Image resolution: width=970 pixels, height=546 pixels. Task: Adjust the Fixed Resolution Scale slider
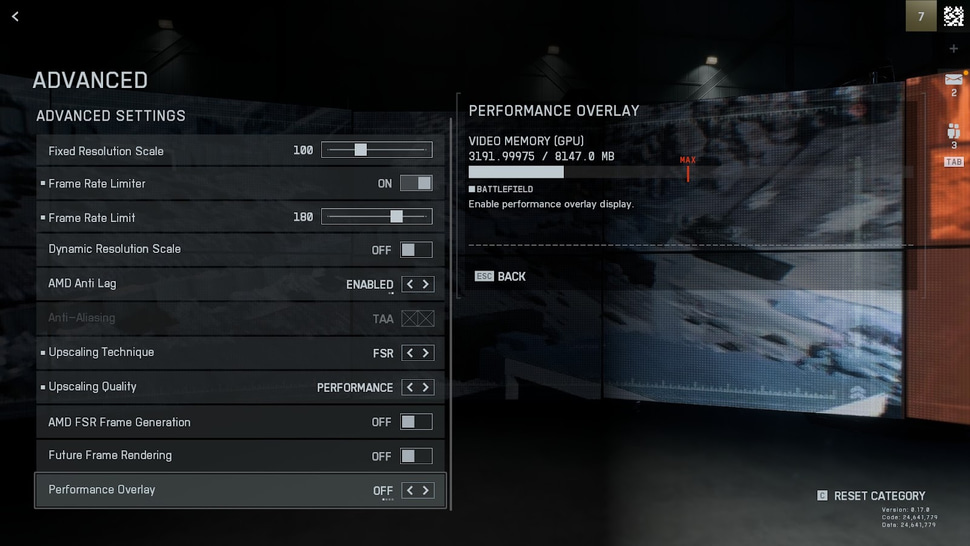click(x=361, y=150)
